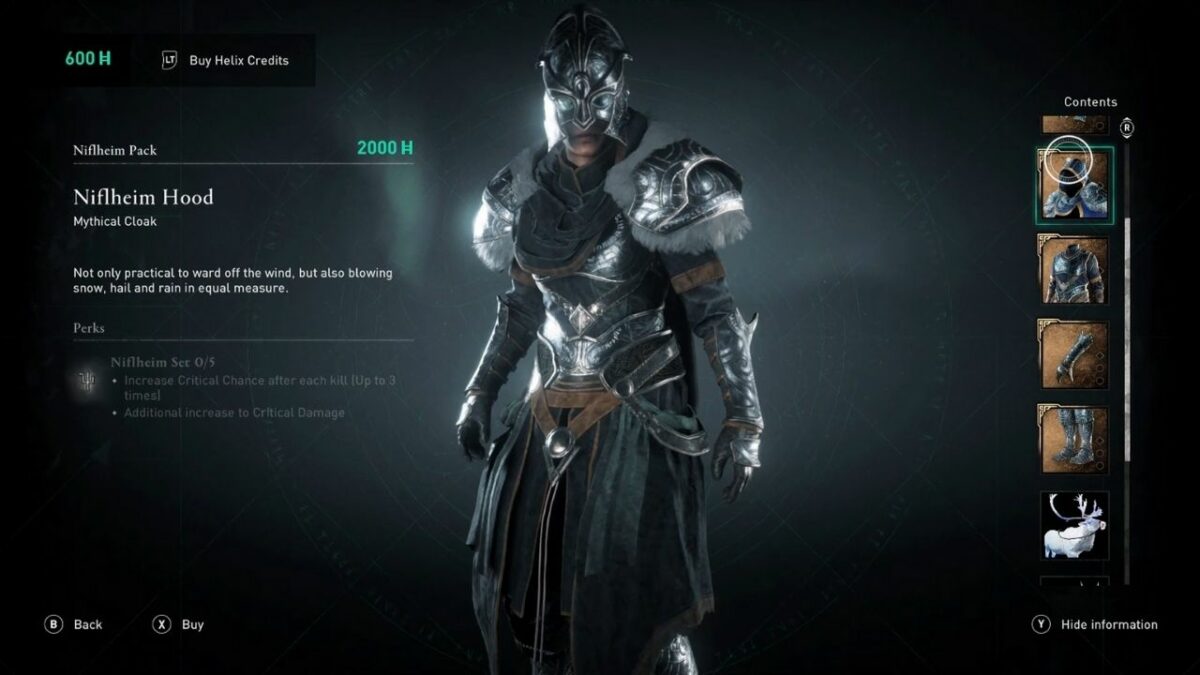Click the Contents list scrollbar

coord(1127,300)
